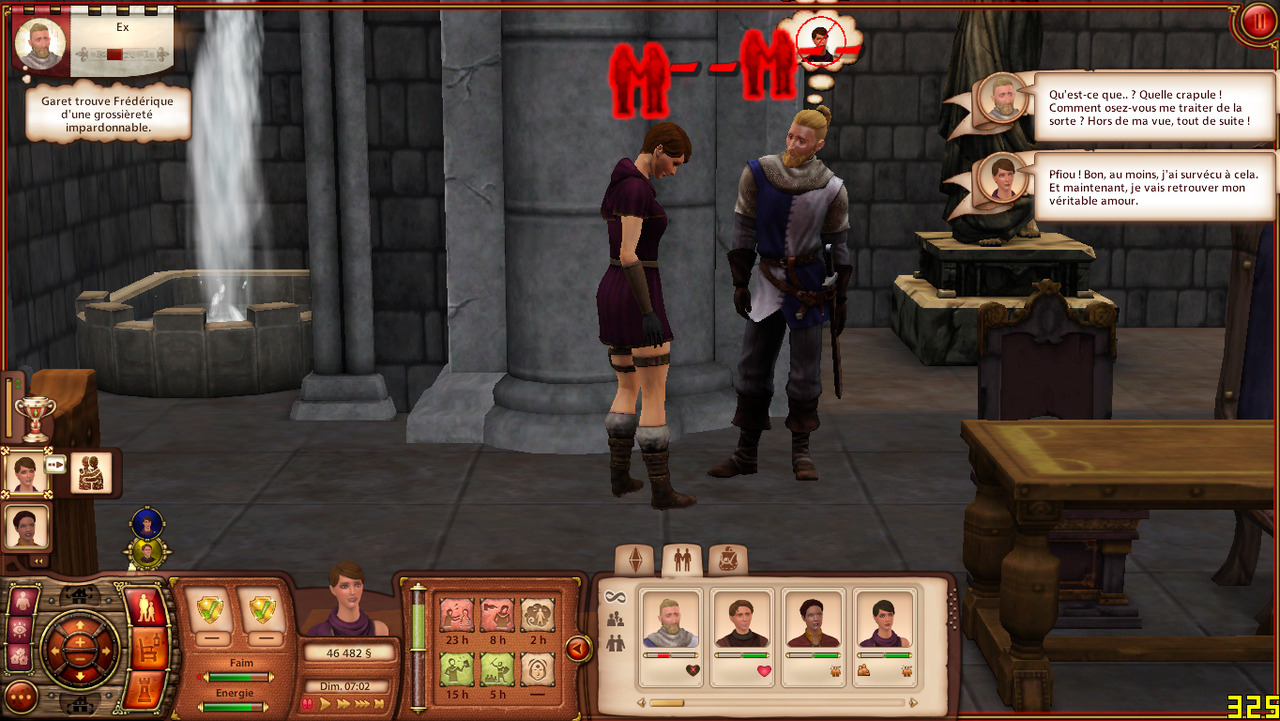Select the relationship card with the red heart
1280x721 pixels.
click(742, 637)
